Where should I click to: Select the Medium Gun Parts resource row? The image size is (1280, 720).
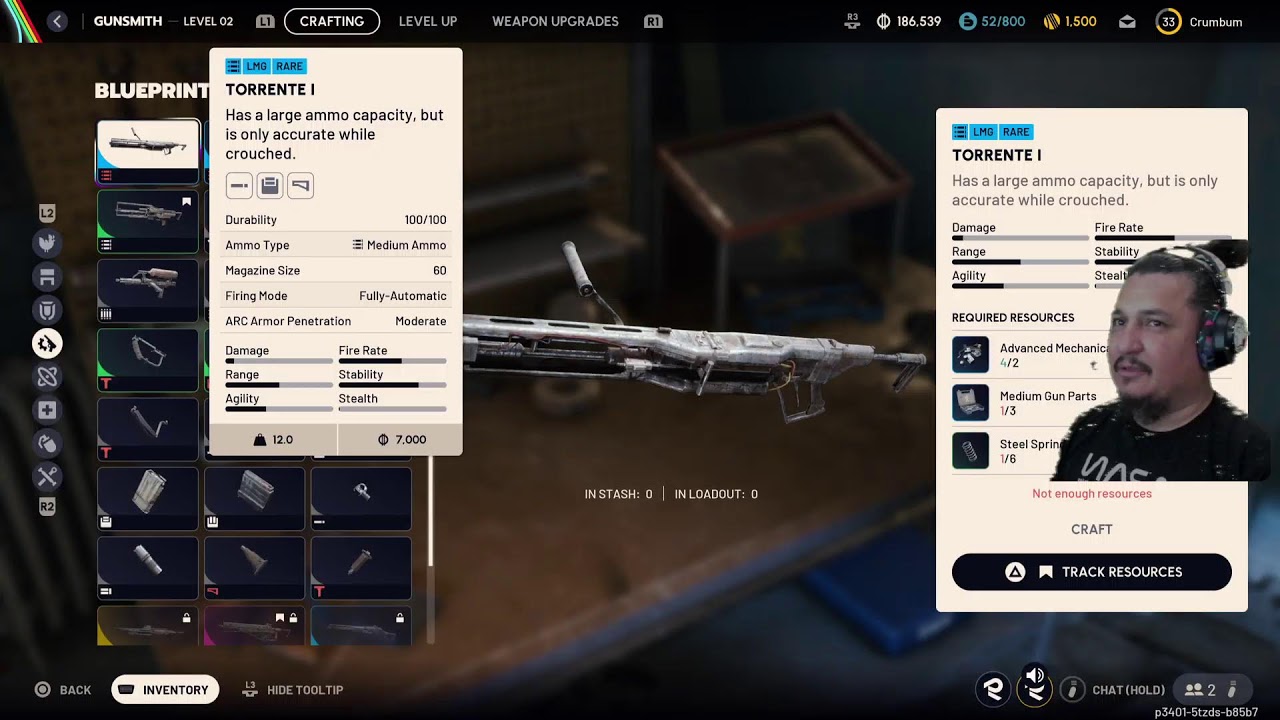pos(1040,403)
